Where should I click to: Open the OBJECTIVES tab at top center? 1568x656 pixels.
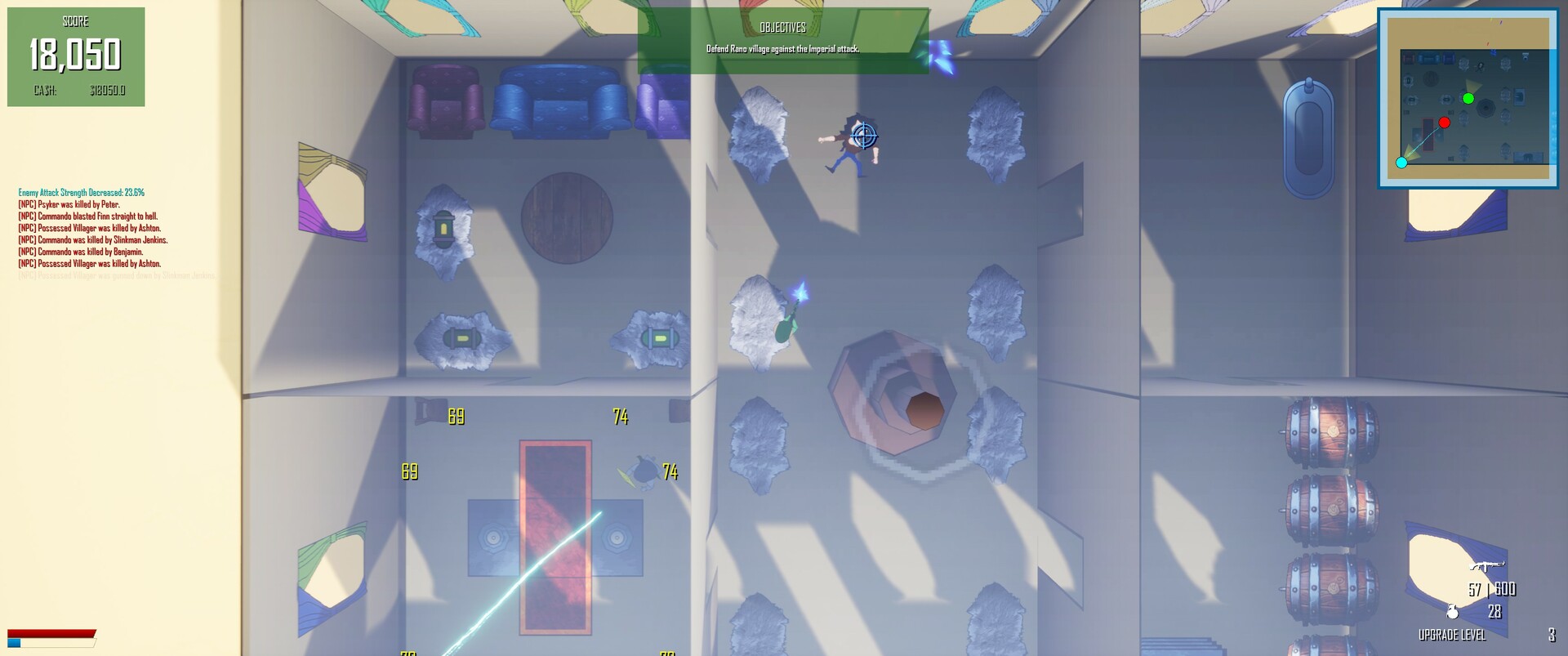(781, 26)
